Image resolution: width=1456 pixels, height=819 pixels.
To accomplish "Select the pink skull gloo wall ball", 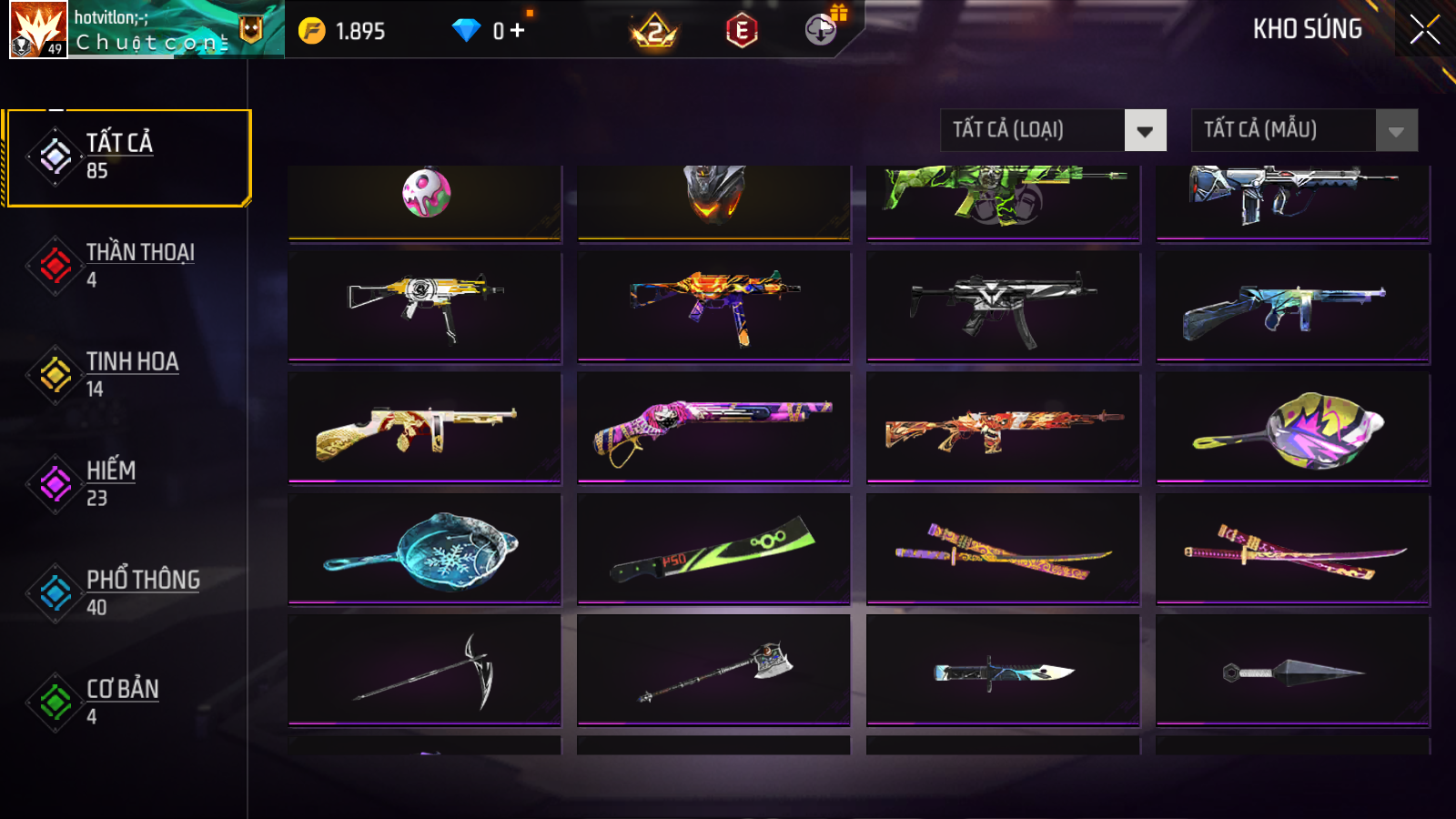I will point(426,195).
